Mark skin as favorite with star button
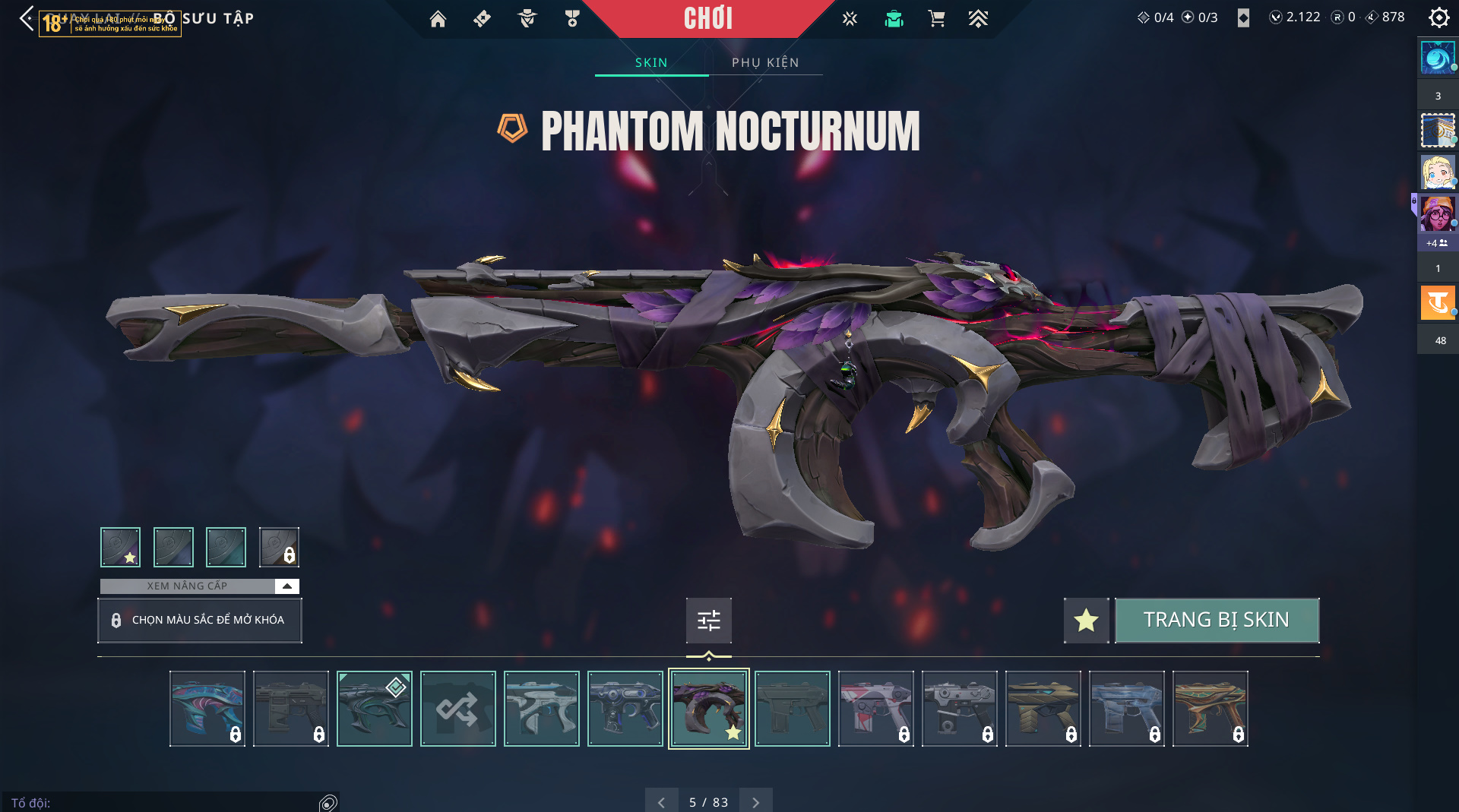The image size is (1459, 812). [x=1086, y=620]
